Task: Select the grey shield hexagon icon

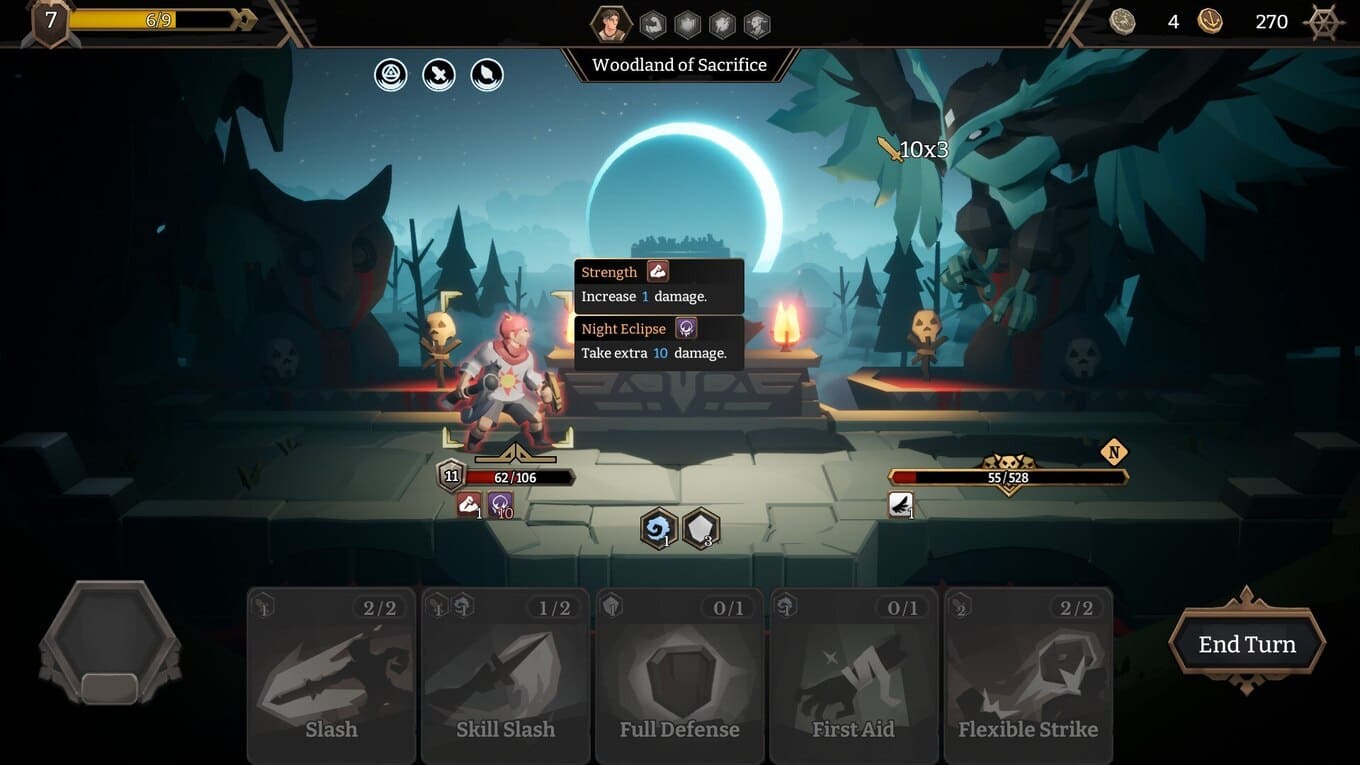Action: pos(701,529)
